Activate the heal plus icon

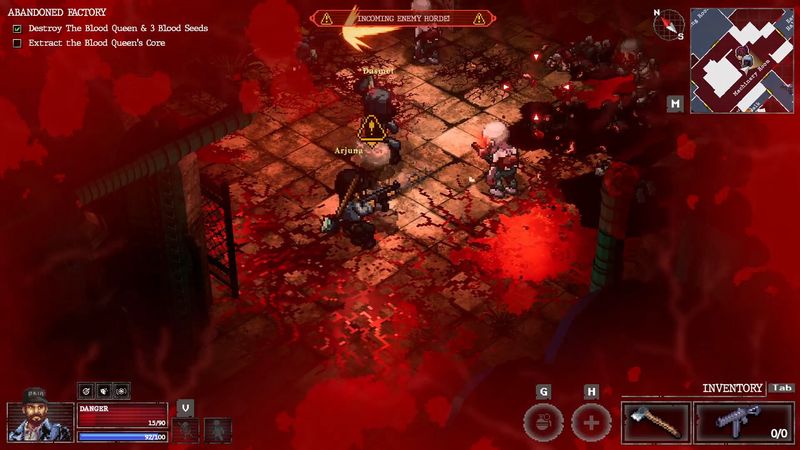click(591, 422)
